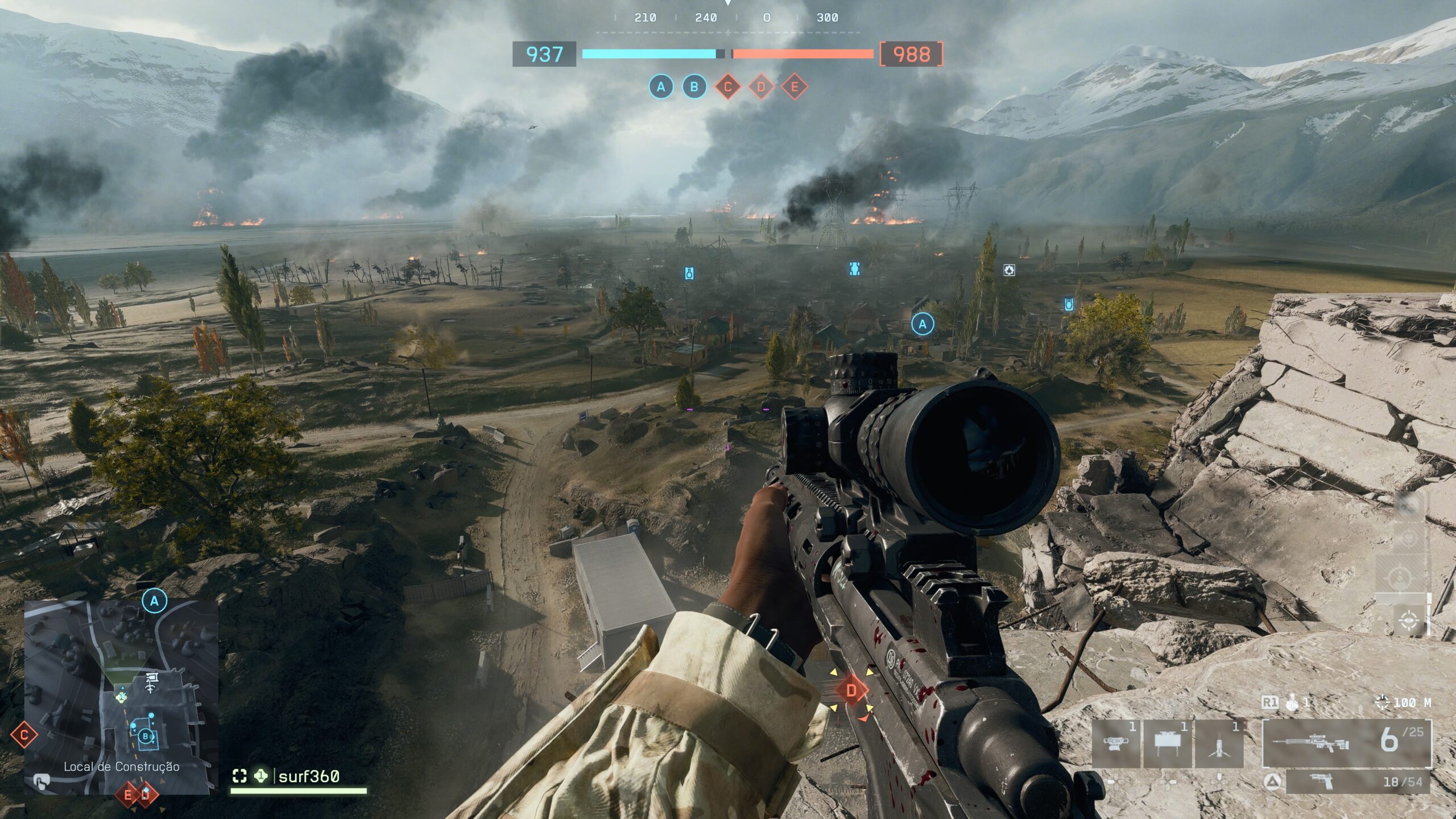Viewport: 1456px width, 819px height.
Task: Select the sniper rifle primary weapon slot
Action: point(1346,743)
